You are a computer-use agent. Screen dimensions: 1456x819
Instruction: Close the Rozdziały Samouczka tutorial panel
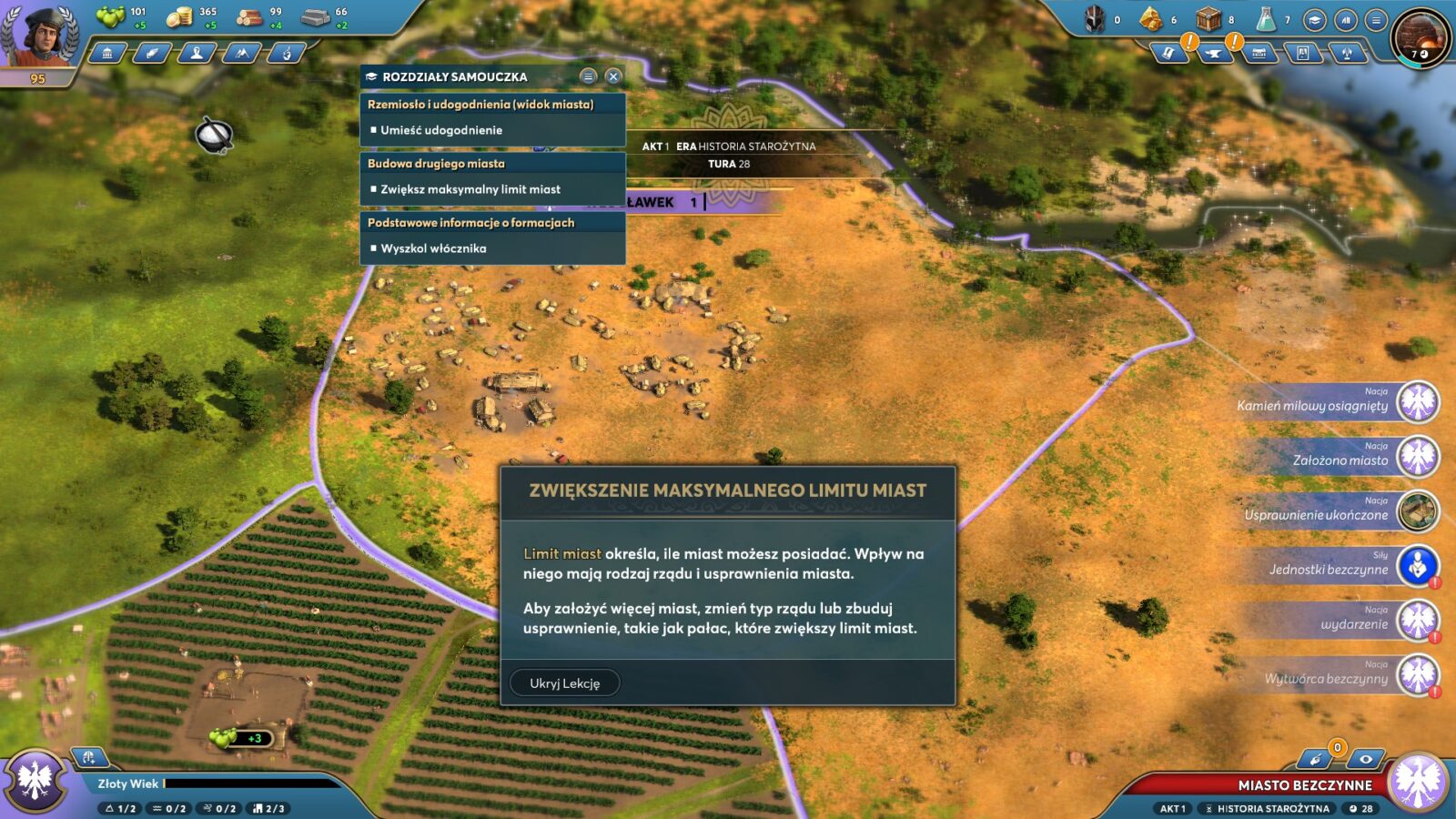613,76
